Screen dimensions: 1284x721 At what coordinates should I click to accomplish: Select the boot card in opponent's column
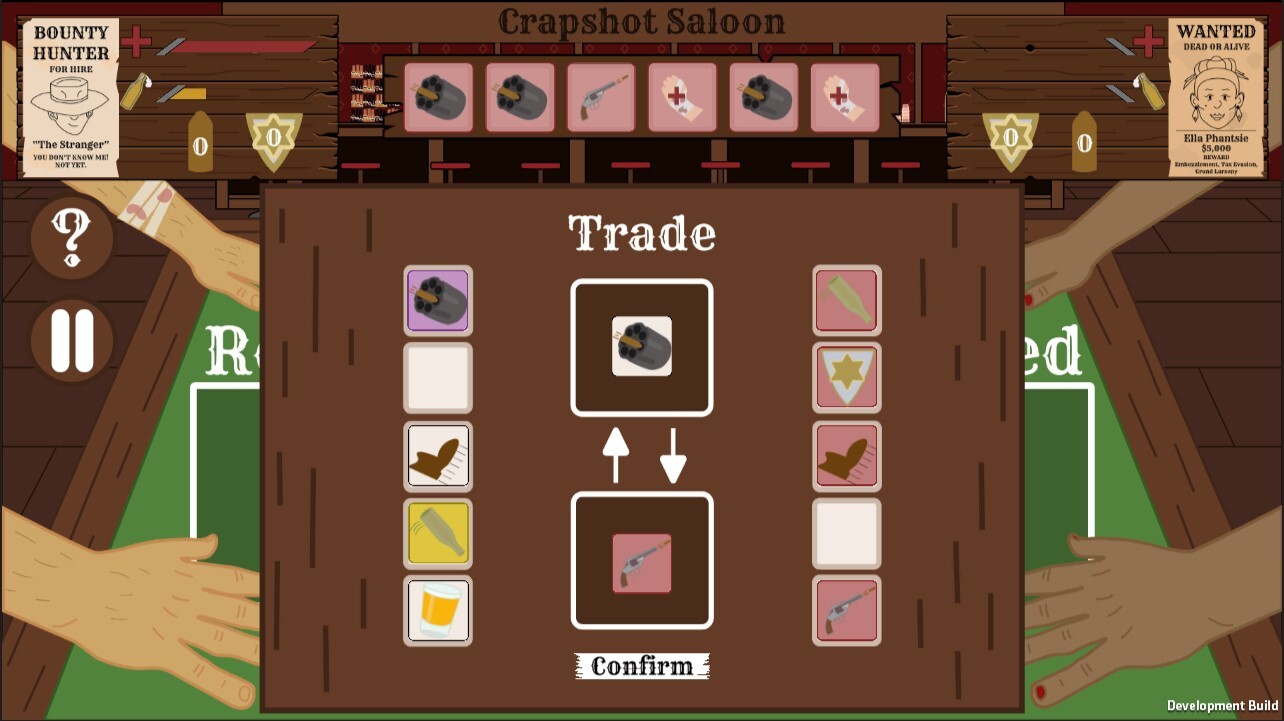click(846, 455)
